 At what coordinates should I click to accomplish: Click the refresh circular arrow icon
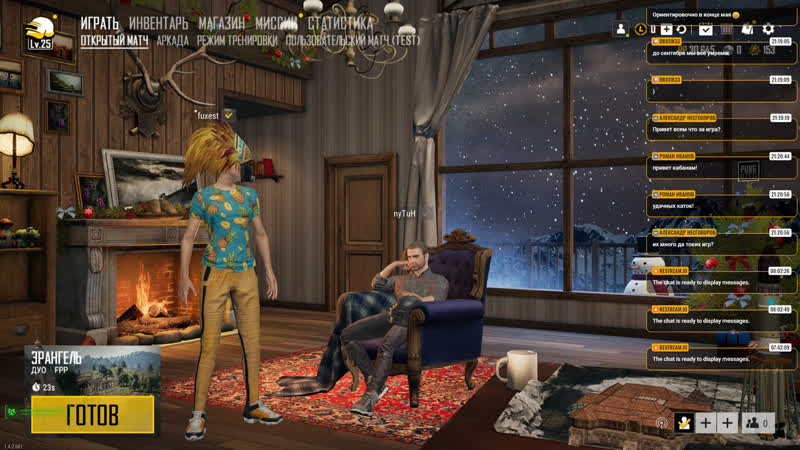click(x=681, y=30)
